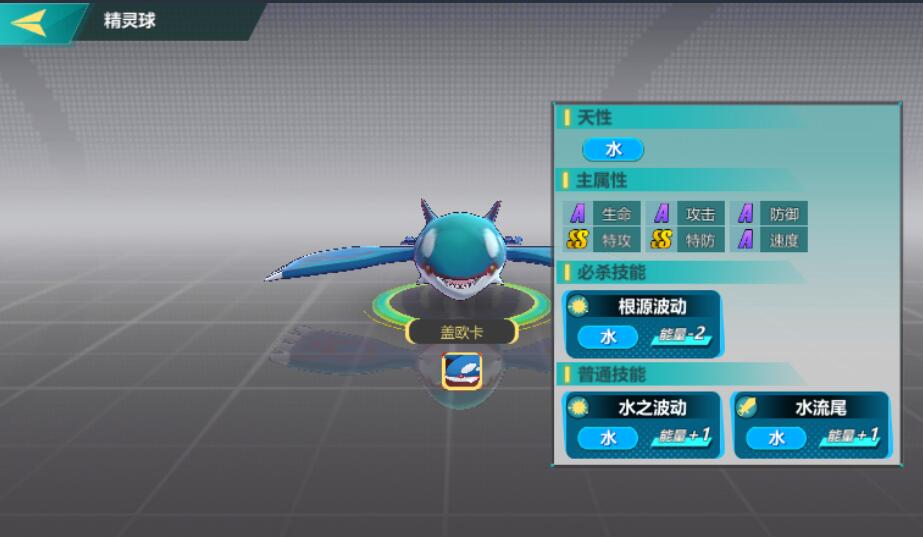Click the yellow back arrow button
The width and height of the screenshot is (923, 537).
point(30,22)
